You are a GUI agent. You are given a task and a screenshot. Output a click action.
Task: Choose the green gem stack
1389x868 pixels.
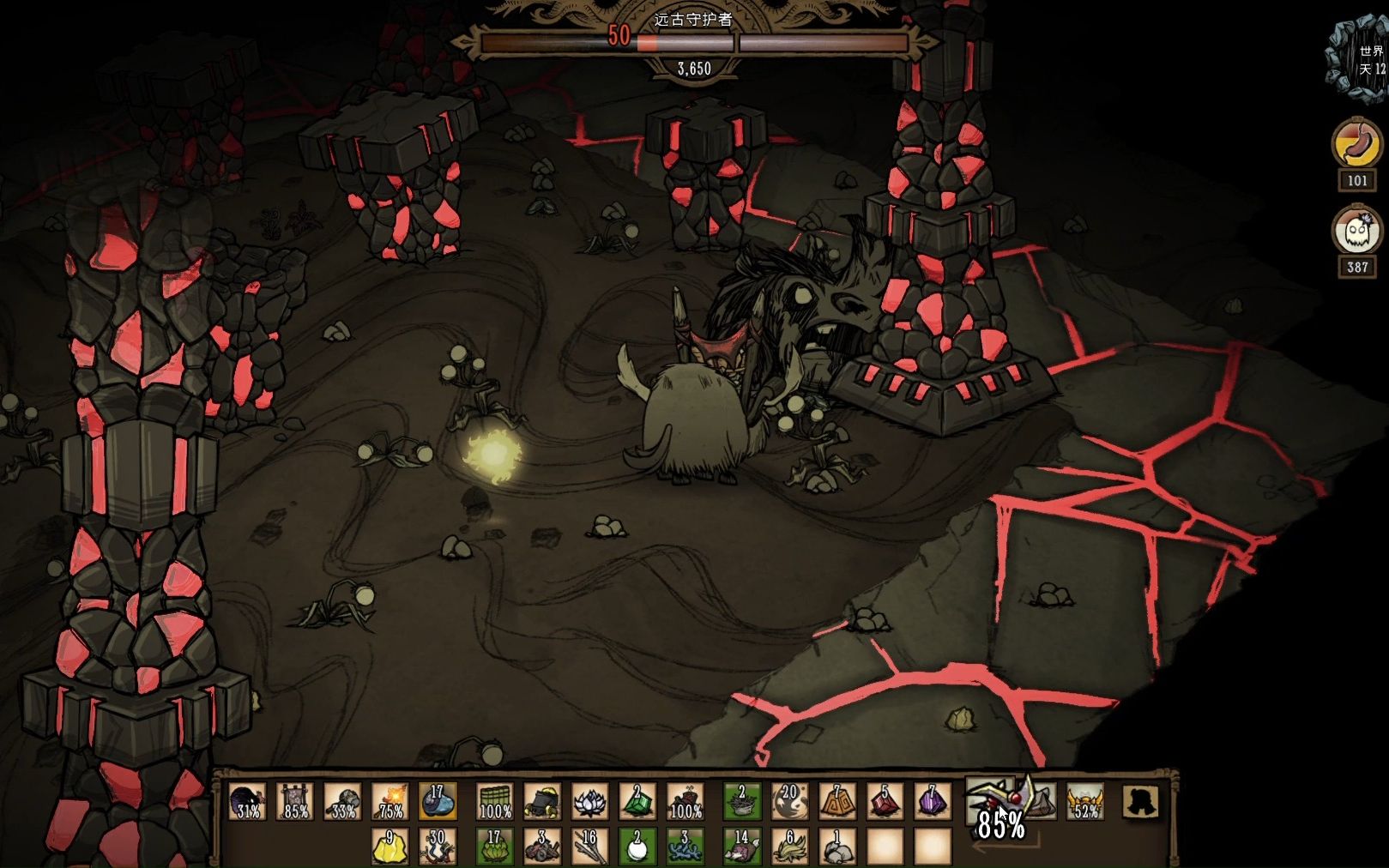637,801
